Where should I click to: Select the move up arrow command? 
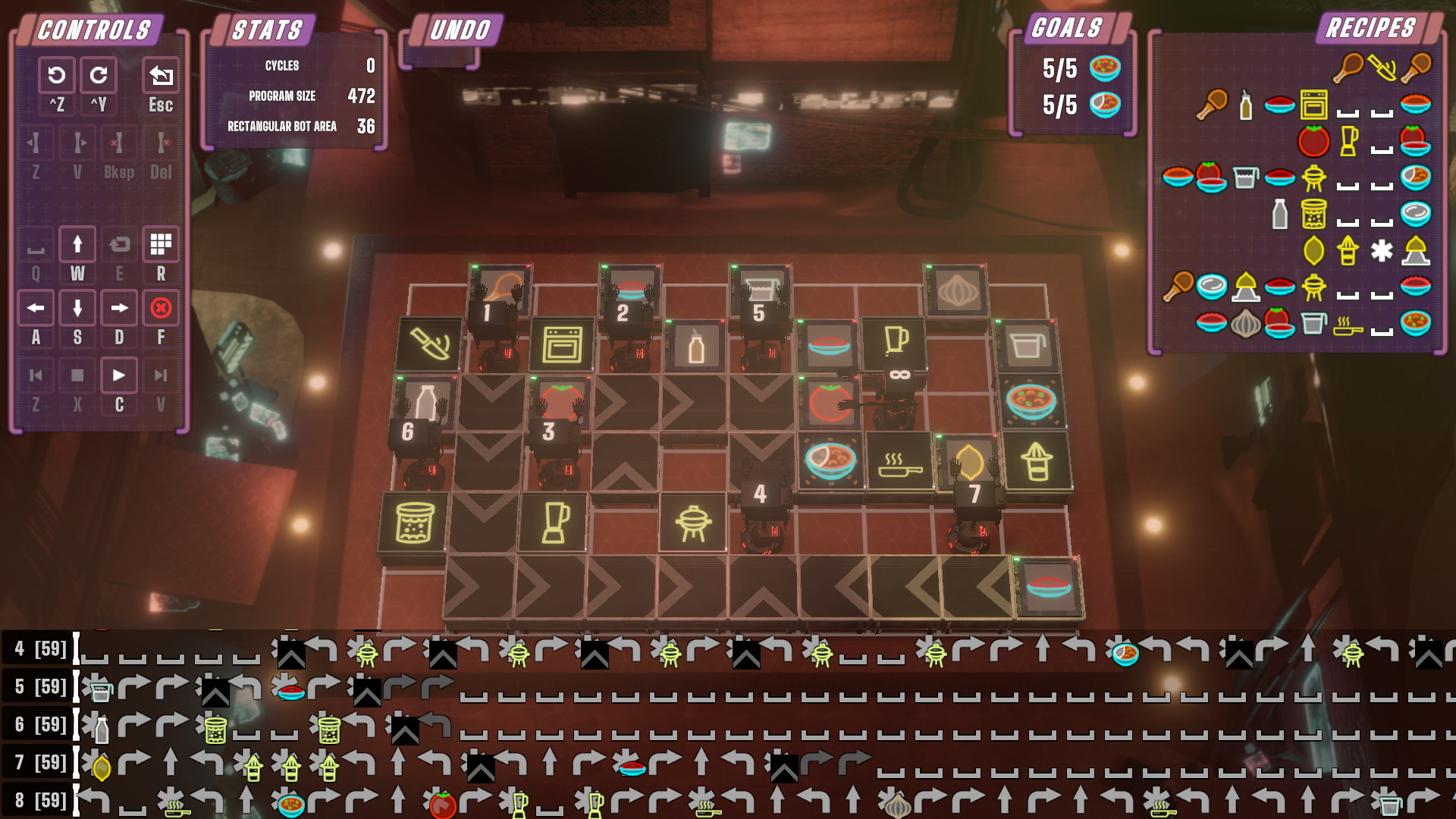(77, 244)
